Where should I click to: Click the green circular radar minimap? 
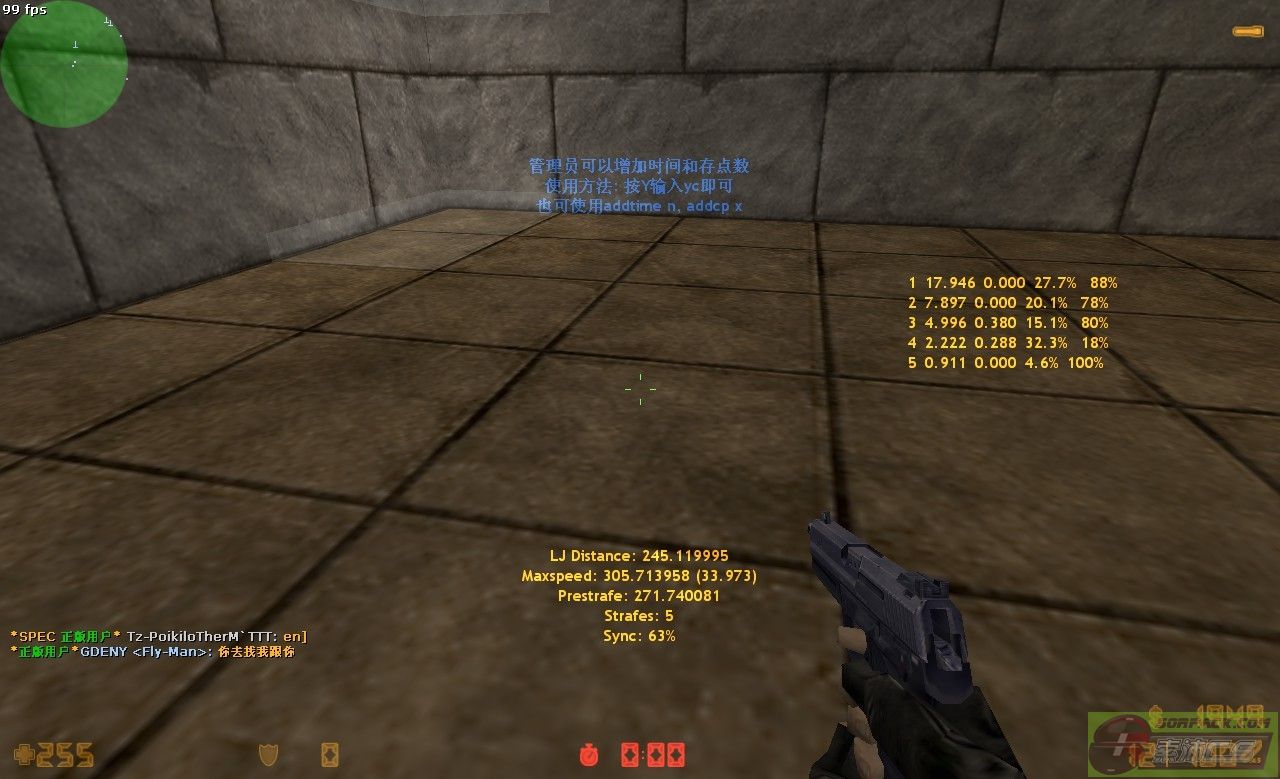click(x=64, y=64)
